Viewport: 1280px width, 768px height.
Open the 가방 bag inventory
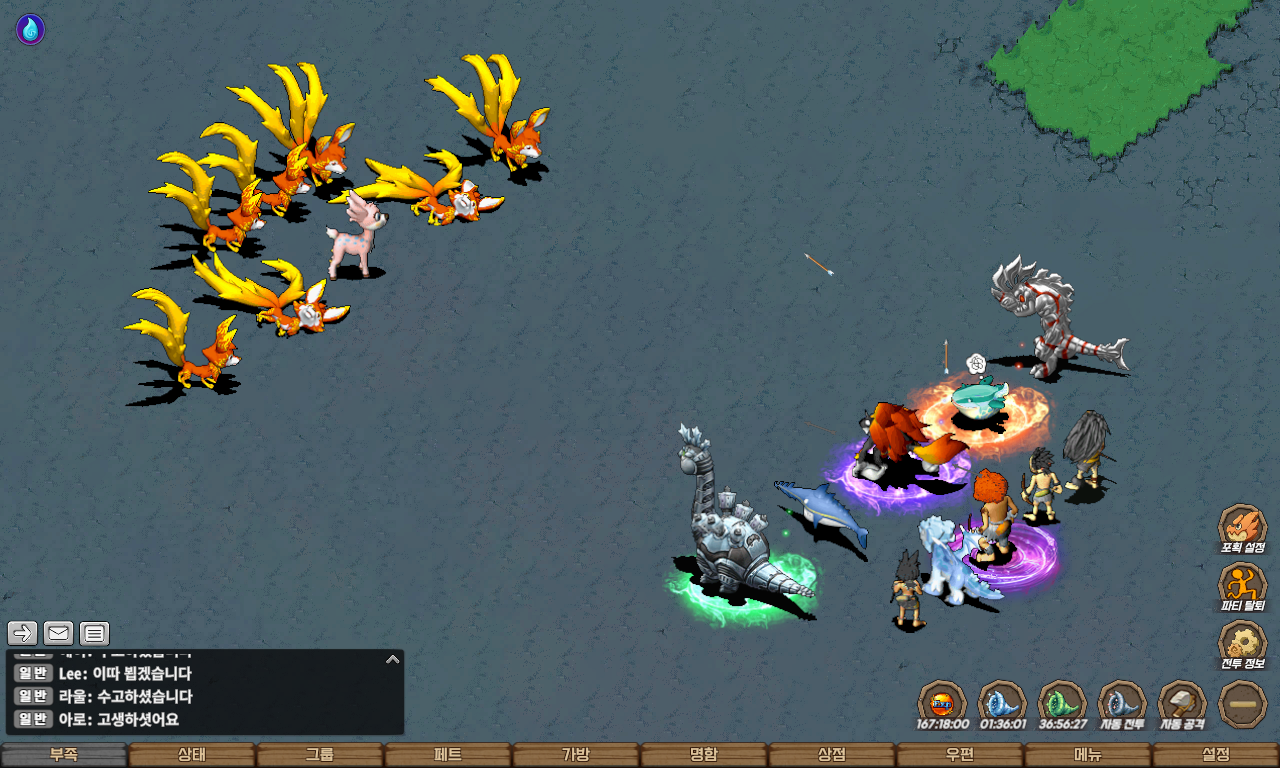(576, 755)
